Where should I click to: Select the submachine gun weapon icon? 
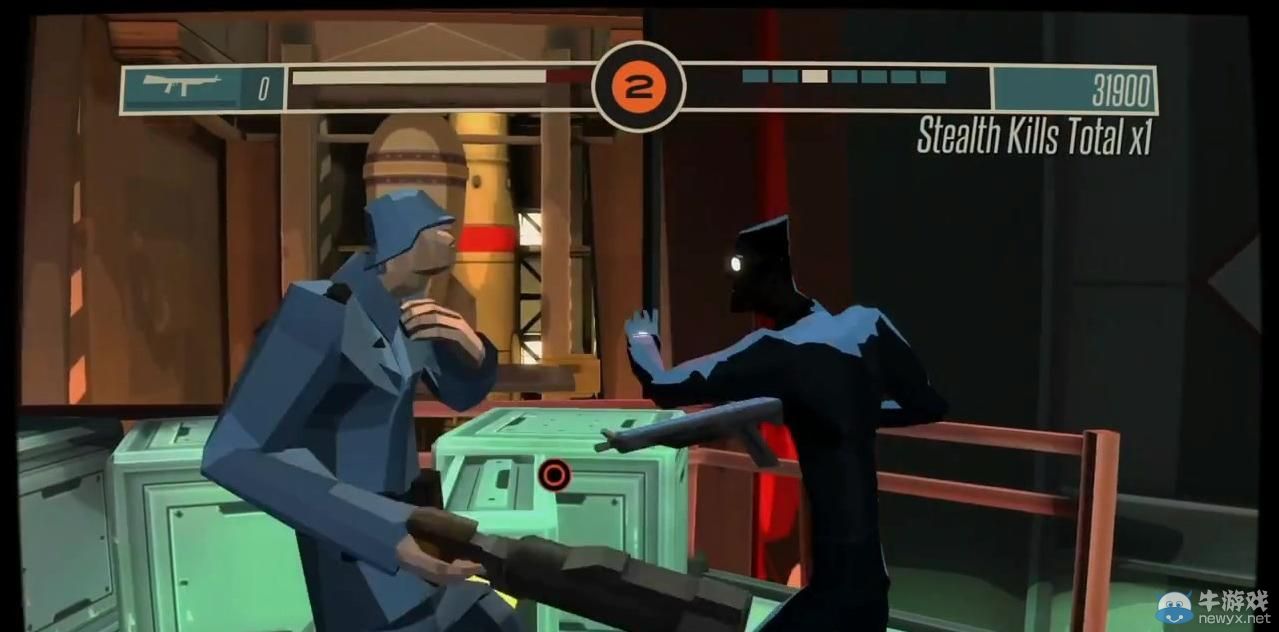click(x=181, y=86)
